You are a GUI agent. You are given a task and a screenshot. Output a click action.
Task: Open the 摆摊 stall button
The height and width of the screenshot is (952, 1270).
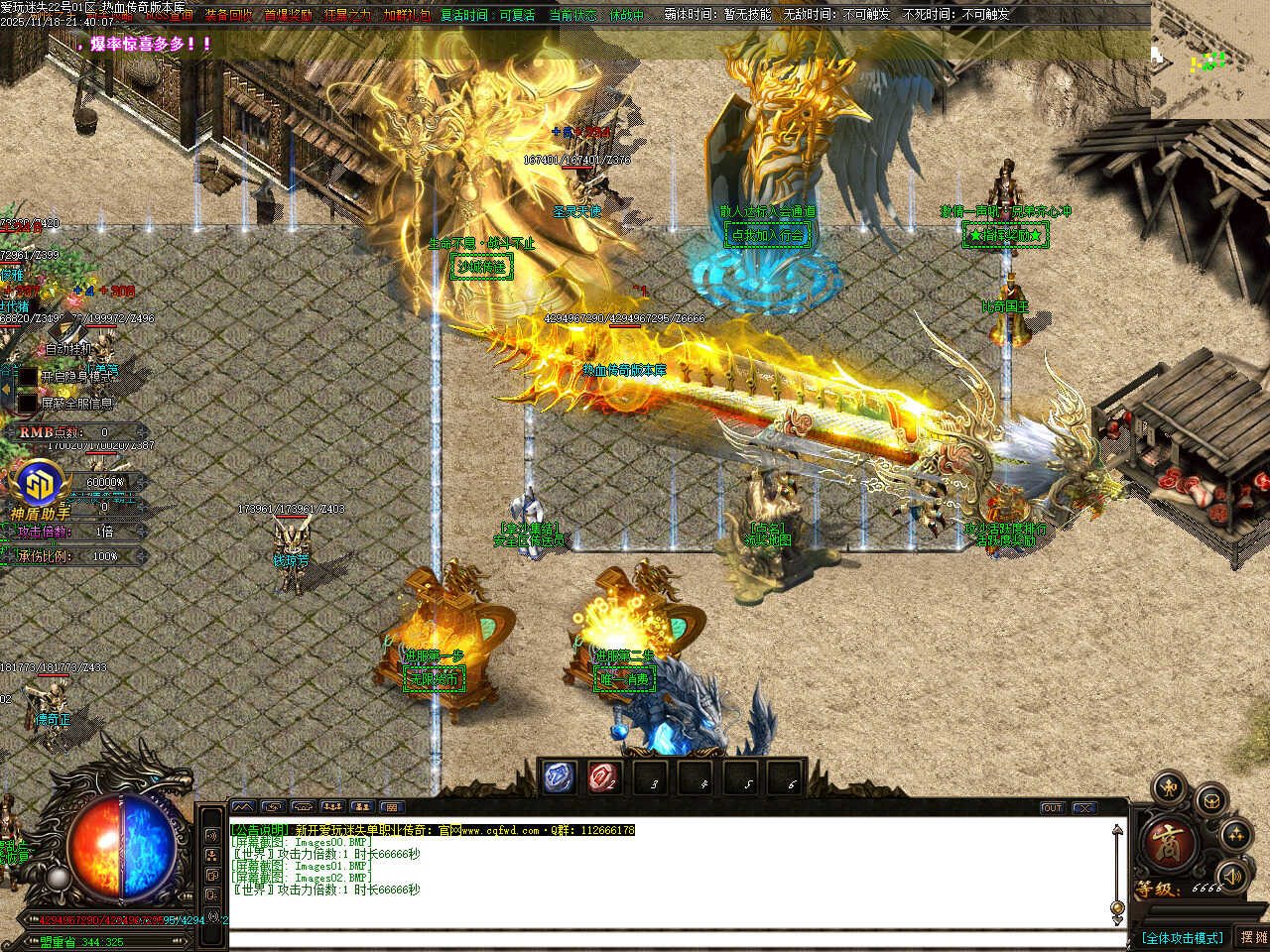[1253, 937]
